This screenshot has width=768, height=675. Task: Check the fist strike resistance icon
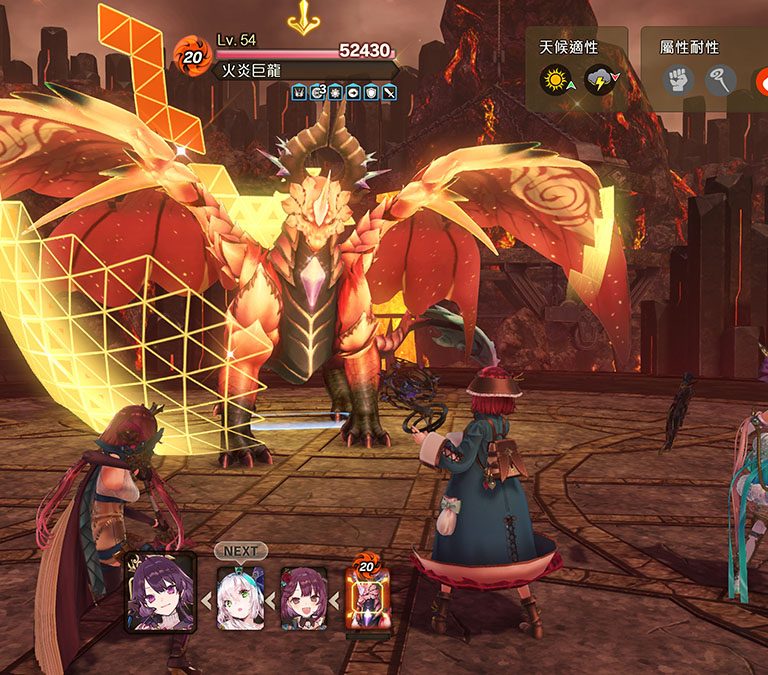click(x=678, y=80)
